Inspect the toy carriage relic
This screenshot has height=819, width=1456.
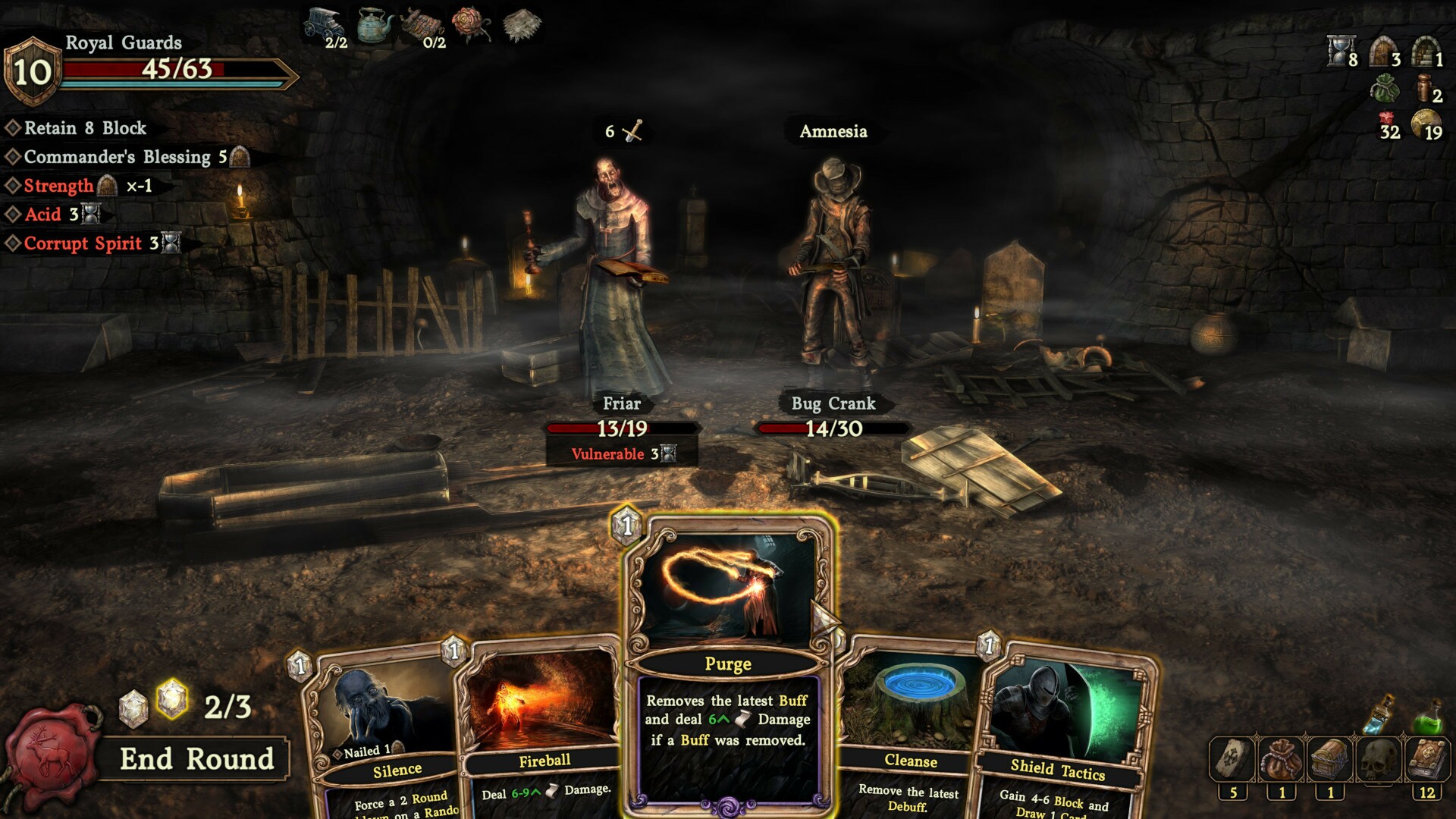point(322,25)
